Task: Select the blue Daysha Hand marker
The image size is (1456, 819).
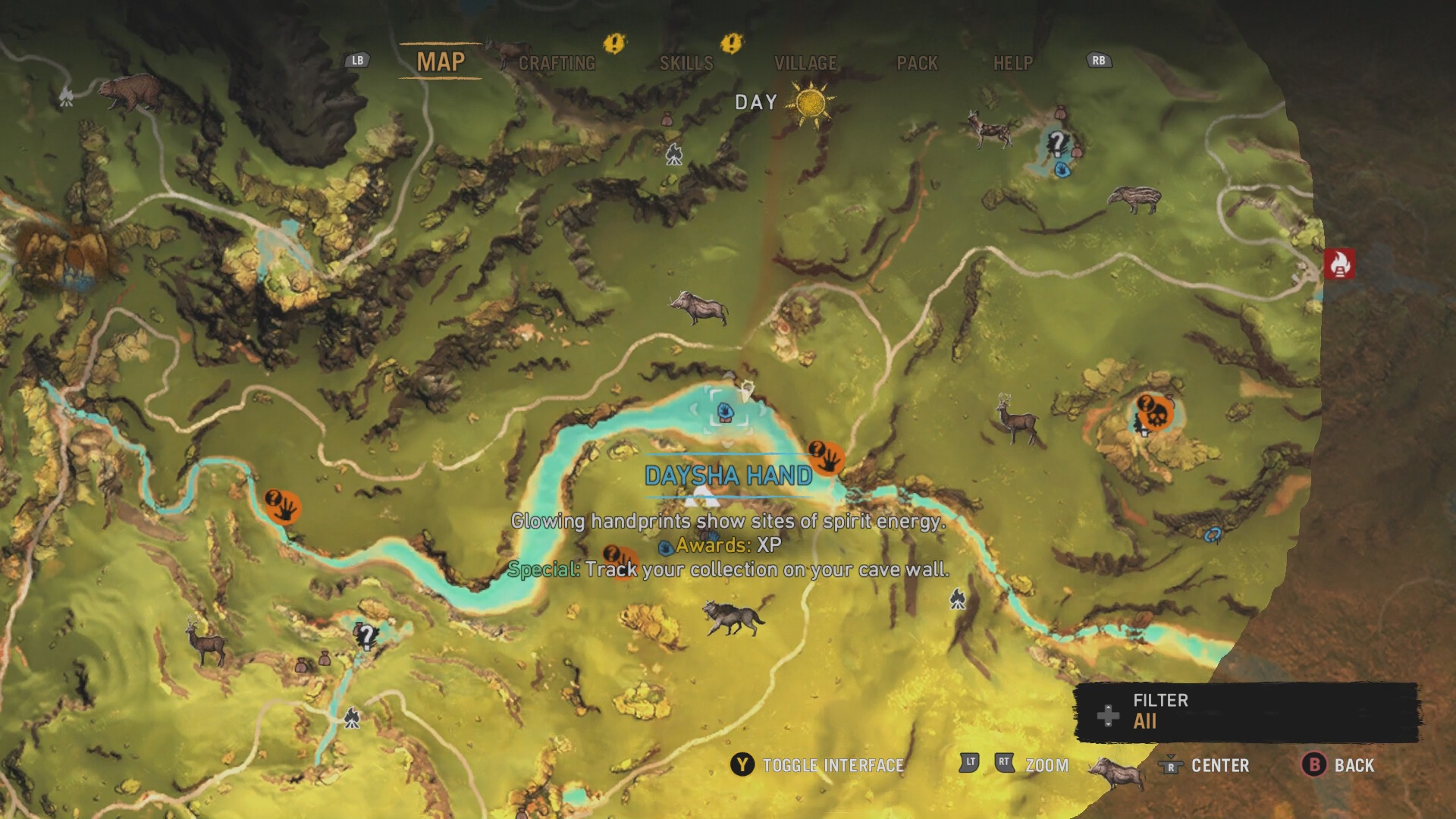Action: coord(726,412)
